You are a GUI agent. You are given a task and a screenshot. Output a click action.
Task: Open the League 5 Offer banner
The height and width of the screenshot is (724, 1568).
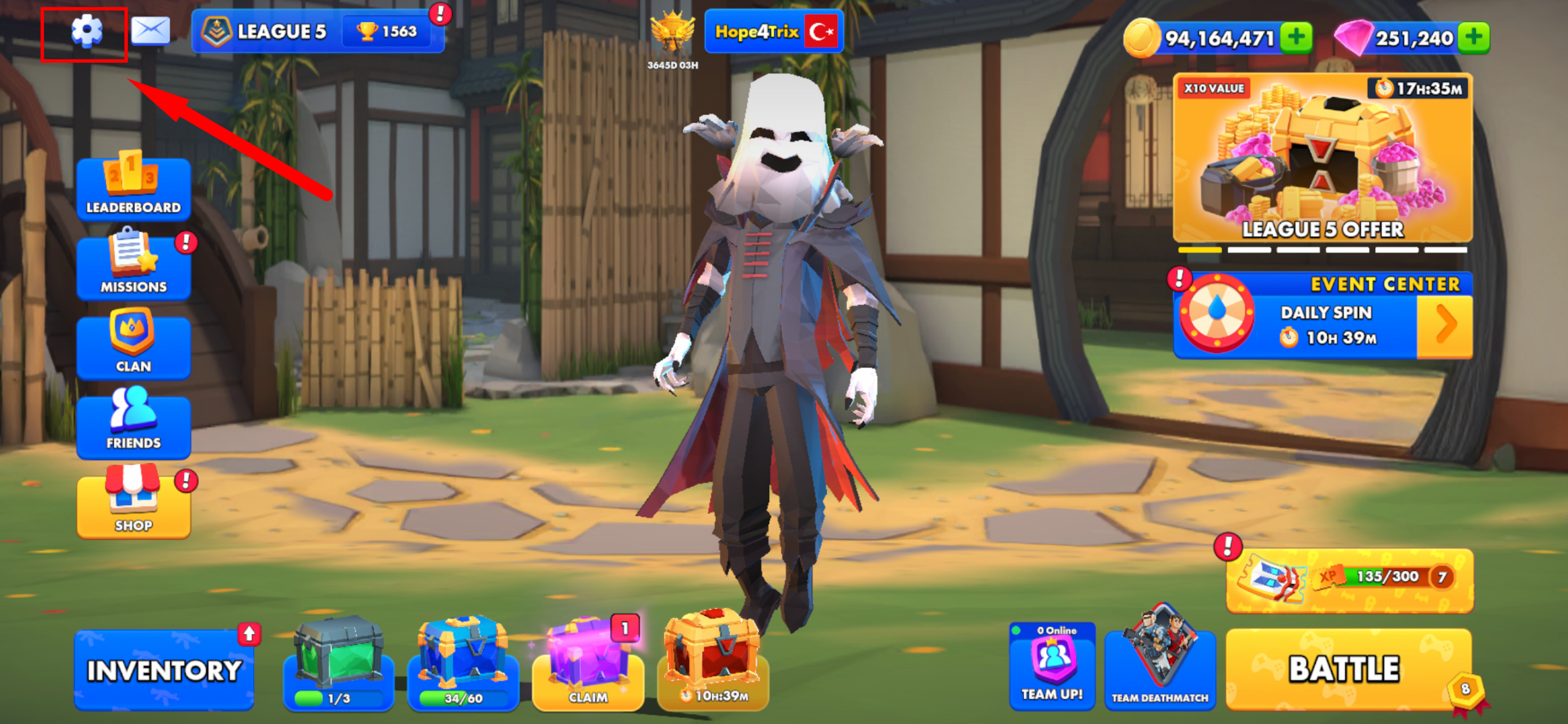click(x=1322, y=158)
